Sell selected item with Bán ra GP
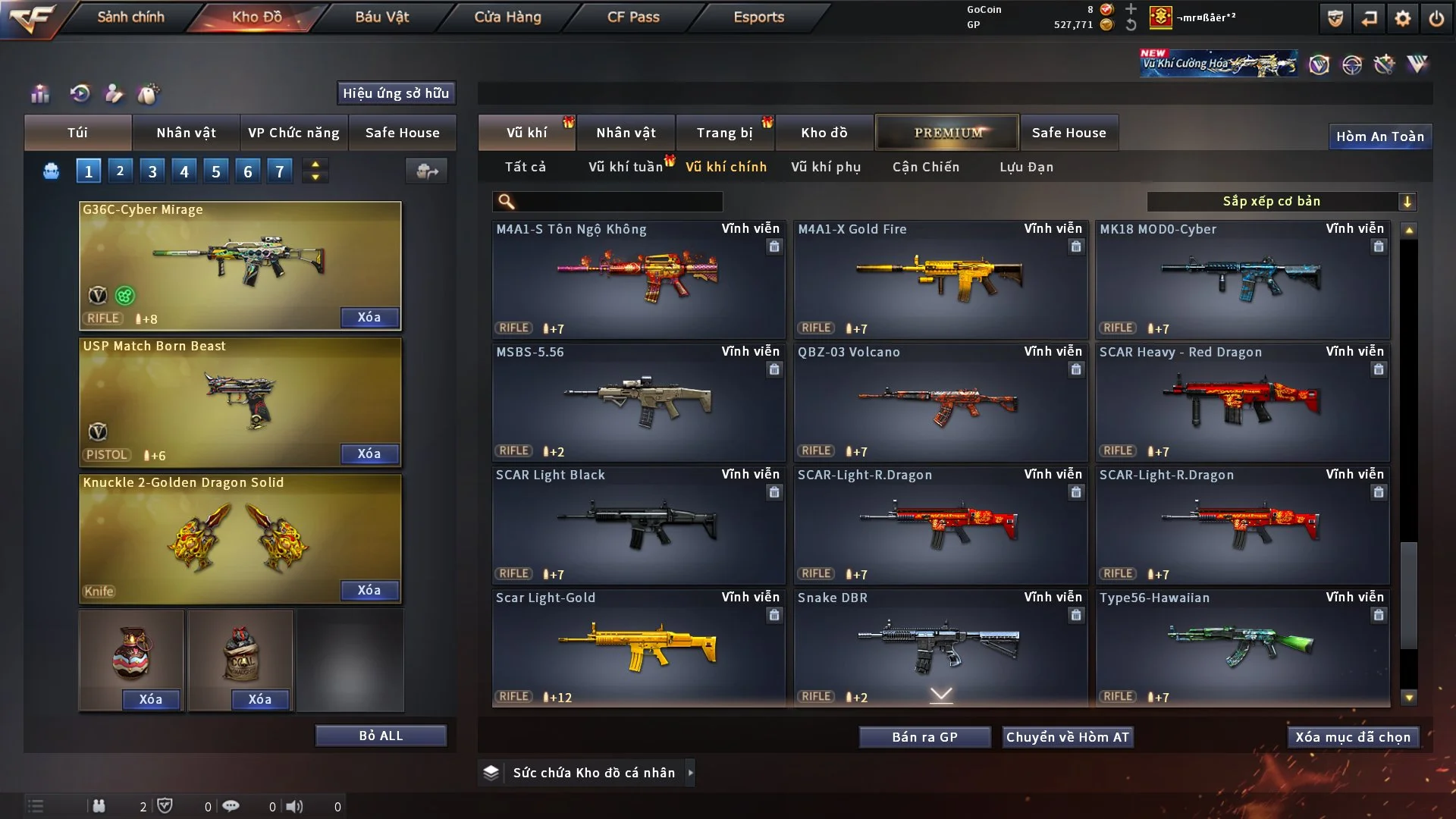Screen dimensions: 1456x819 pos(924,737)
